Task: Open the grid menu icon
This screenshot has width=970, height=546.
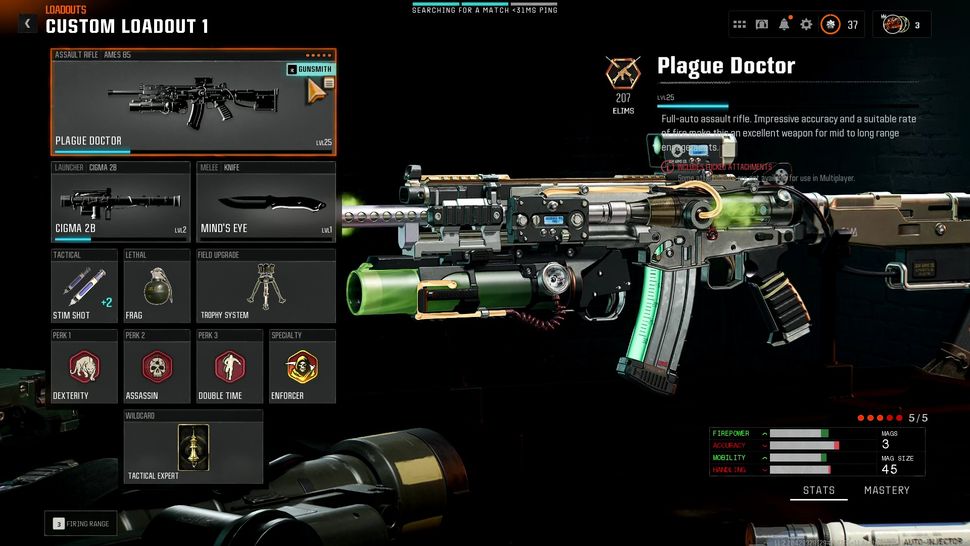Action: pyautogui.click(x=739, y=24)
